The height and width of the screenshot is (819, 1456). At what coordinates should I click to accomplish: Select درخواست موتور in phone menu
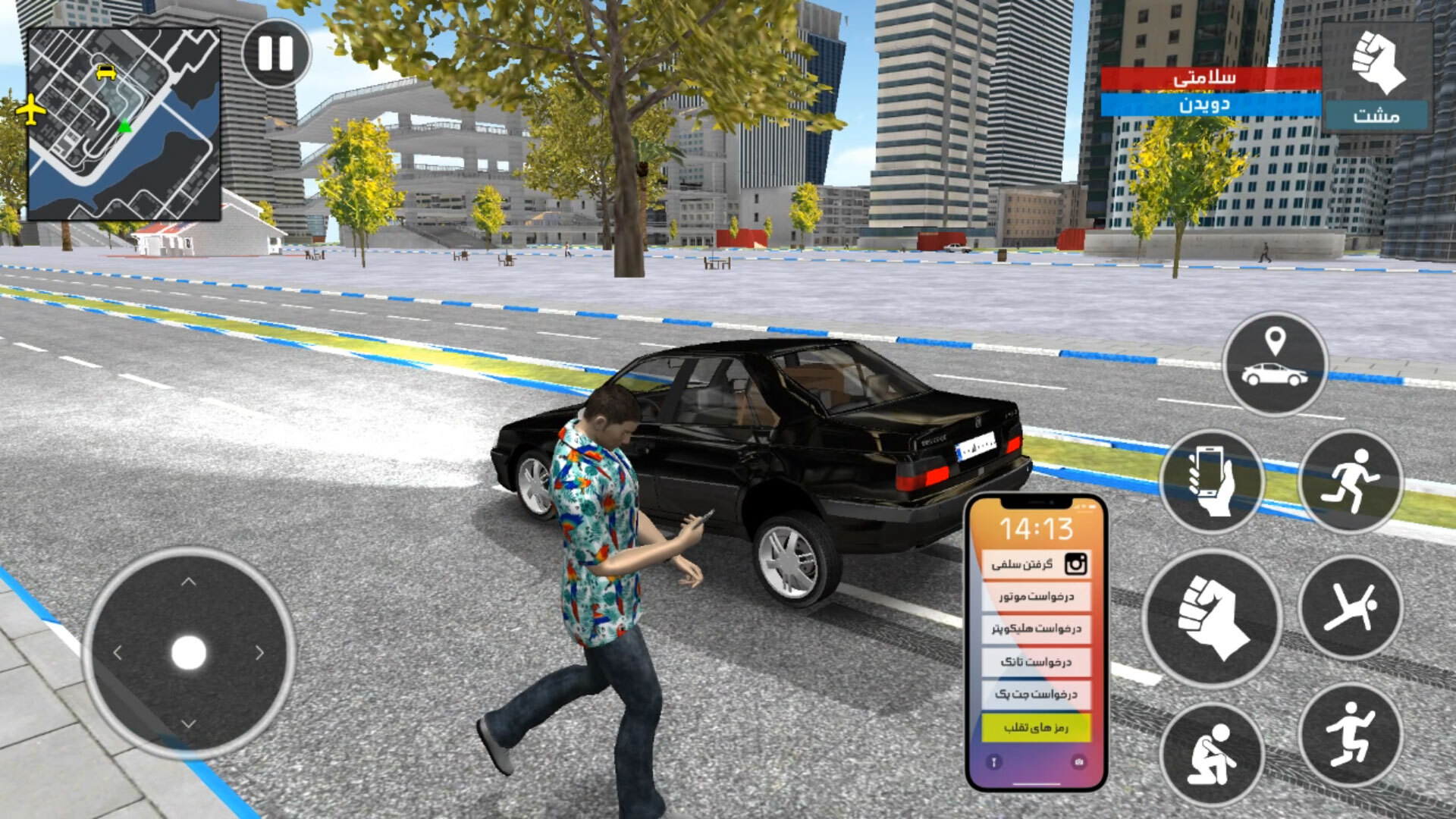tap(1036, 597)
